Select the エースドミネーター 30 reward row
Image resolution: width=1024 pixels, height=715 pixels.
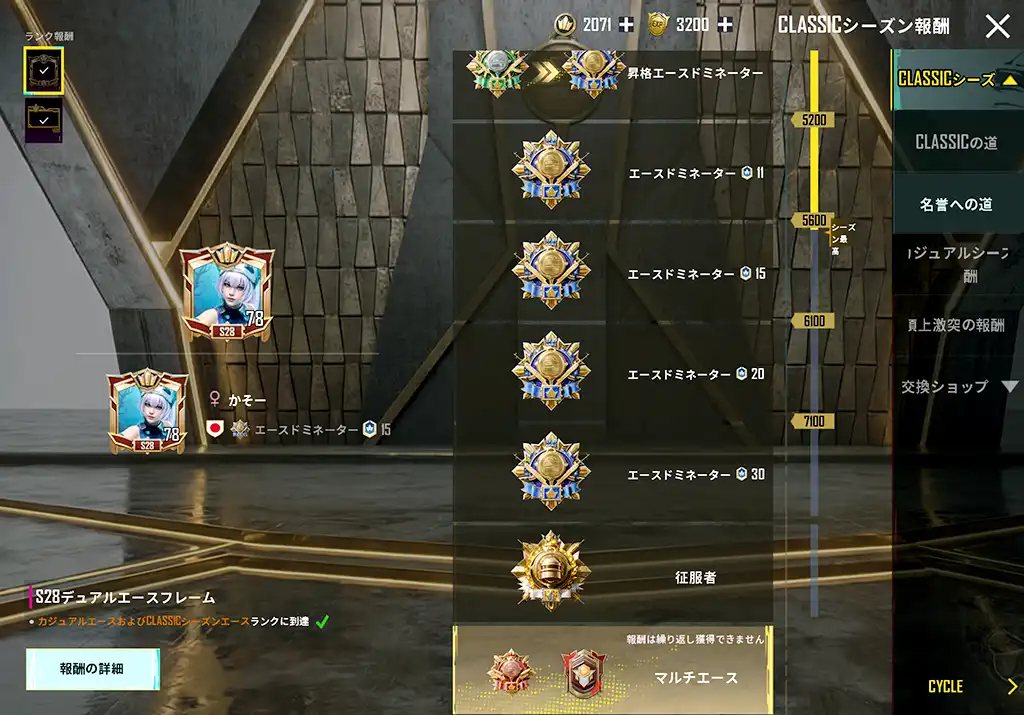click(612, 473)
